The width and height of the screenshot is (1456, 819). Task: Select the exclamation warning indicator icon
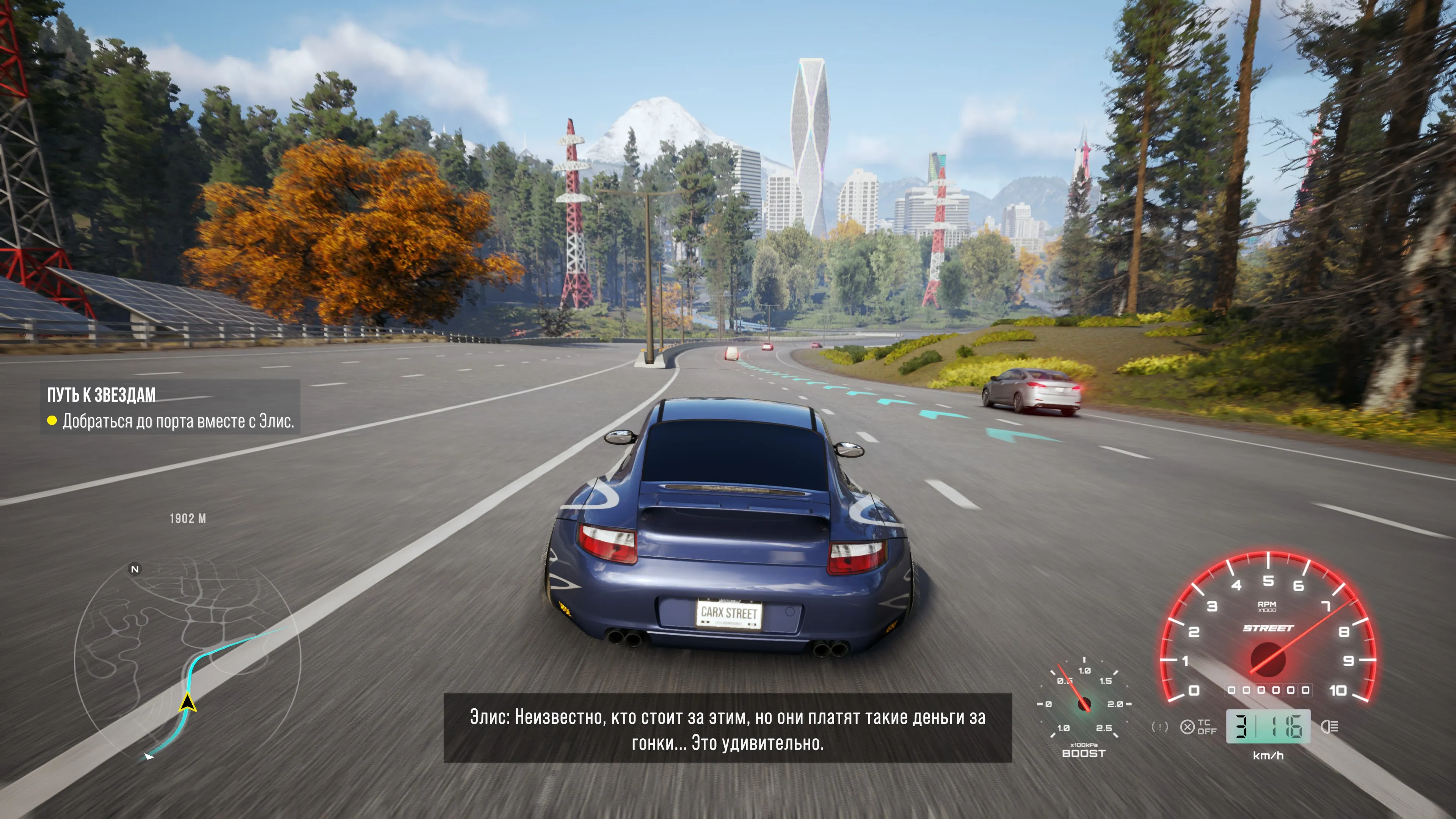coord(1159,727)
